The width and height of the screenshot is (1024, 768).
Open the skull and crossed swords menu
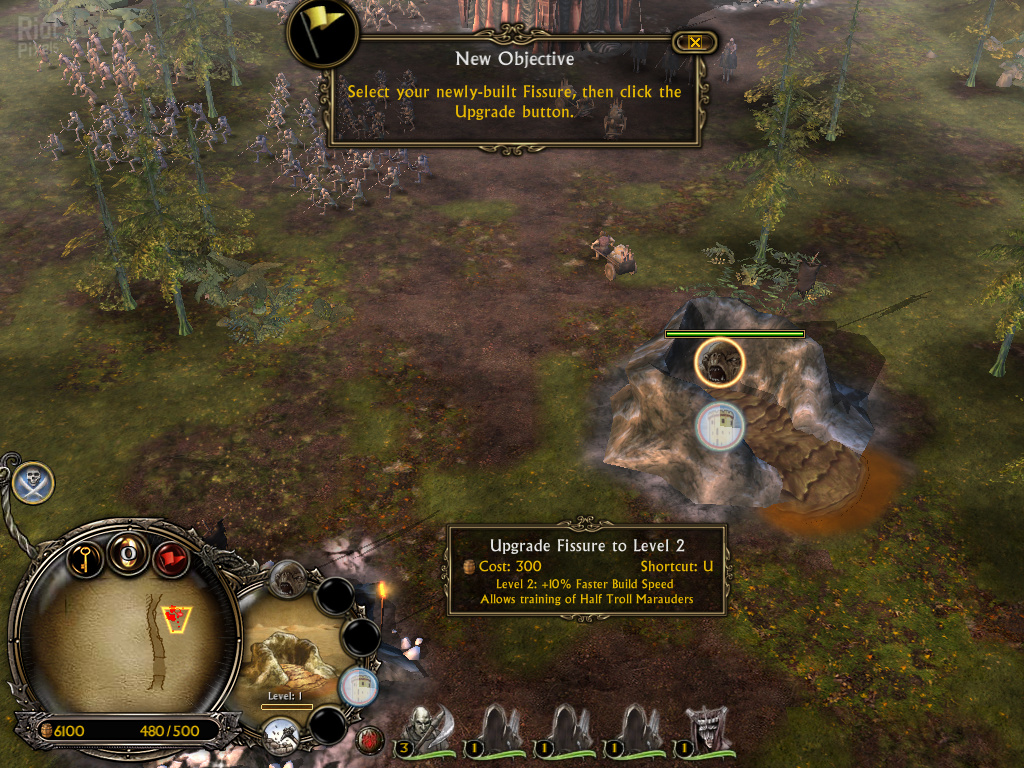click(x=33, y=483)
